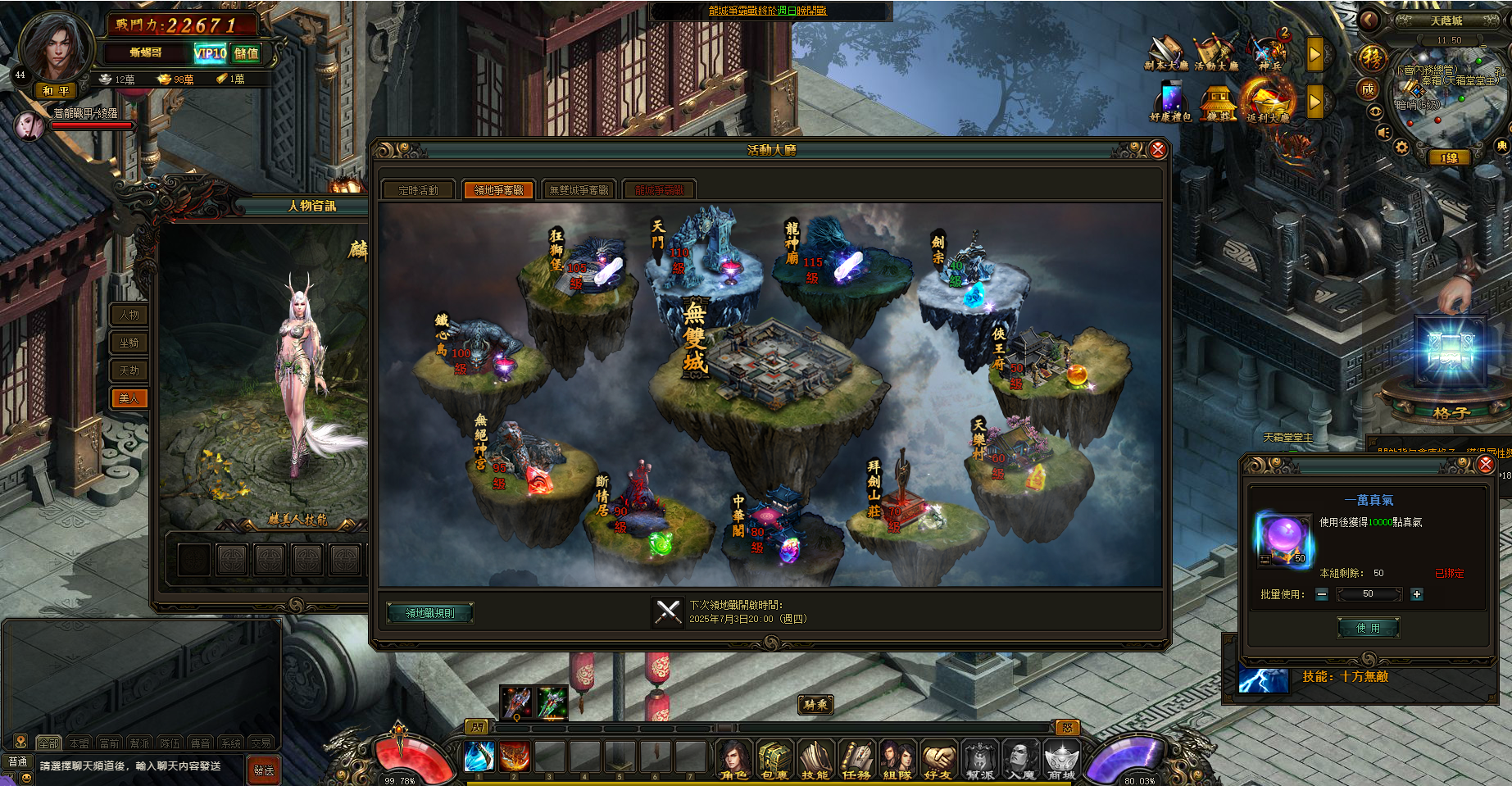Viewport: 1512px width, 786px height.
Task: Increase batch use quantity with plus button
Action: coord(1417,594)
